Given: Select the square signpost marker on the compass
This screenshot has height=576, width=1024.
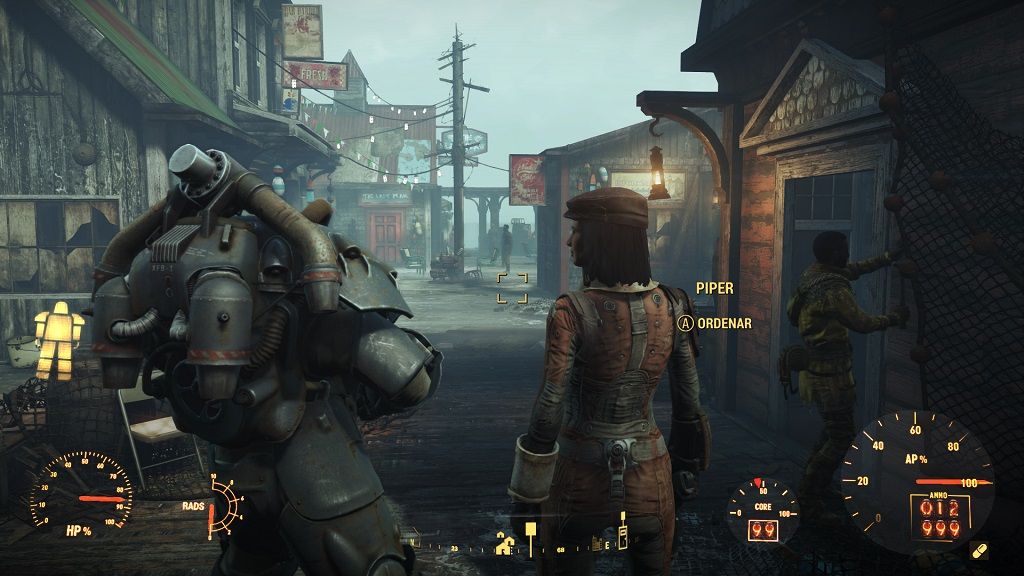Looking at the screenshot, I should click(x=530, y=531).
